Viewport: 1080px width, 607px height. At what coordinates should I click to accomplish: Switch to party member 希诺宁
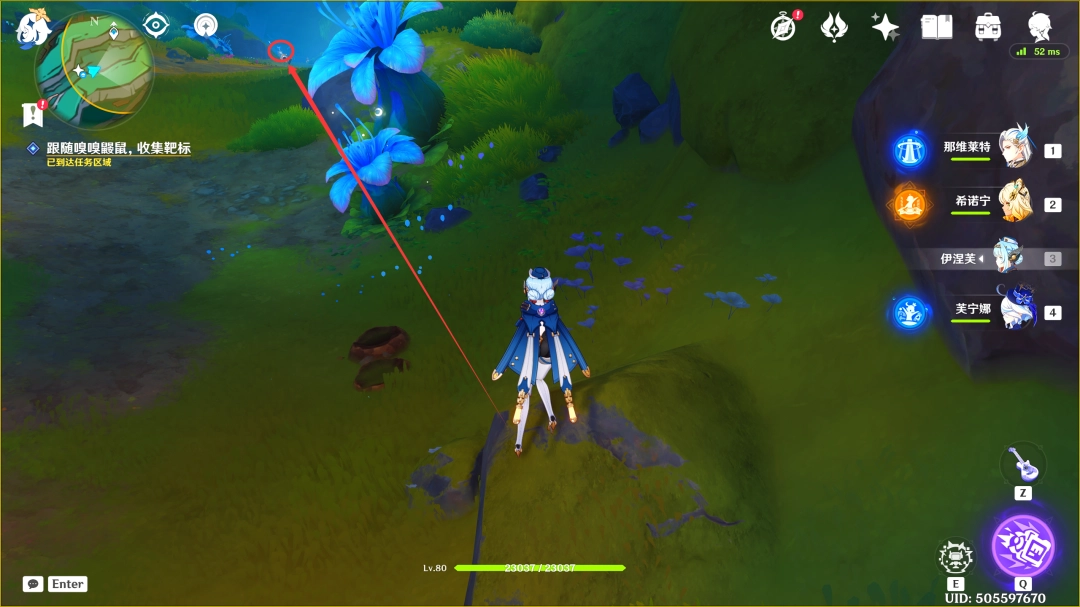coord(1012,203)
